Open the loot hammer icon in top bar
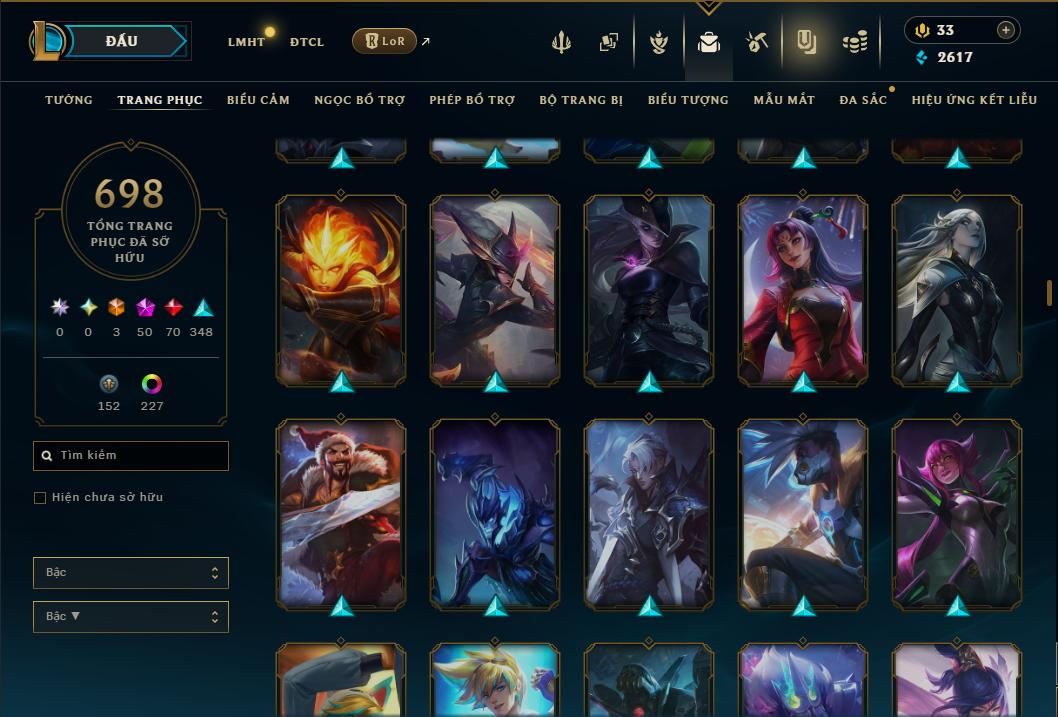This screenshot has width=1058, height=717. (x=756, y=42)
